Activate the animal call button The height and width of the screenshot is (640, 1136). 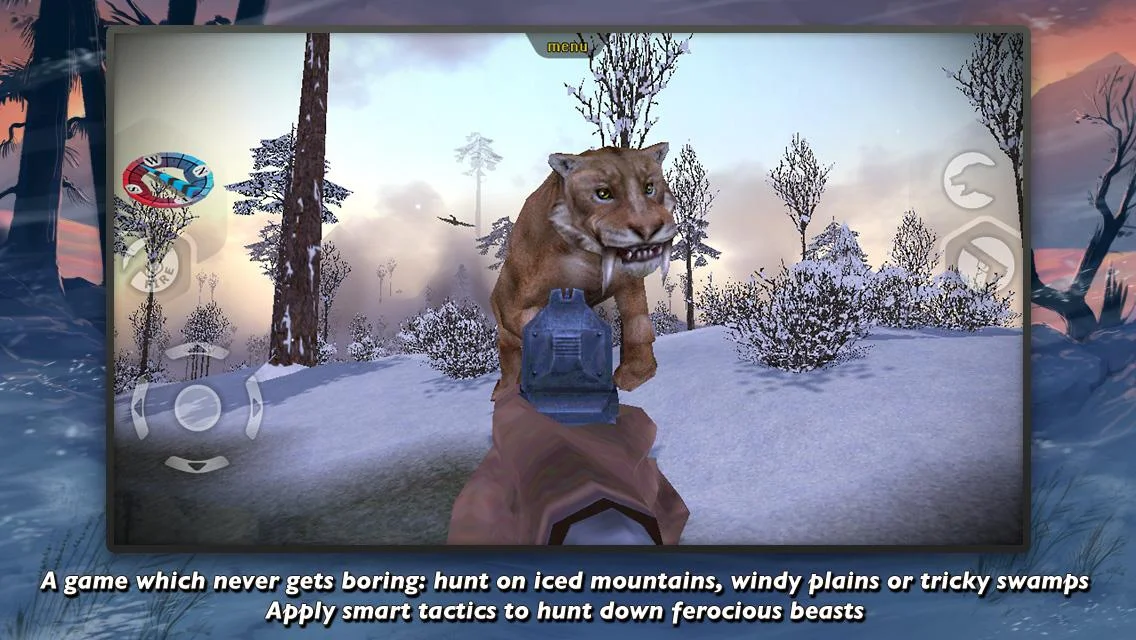pyautogui.click(x=971, y=181)
